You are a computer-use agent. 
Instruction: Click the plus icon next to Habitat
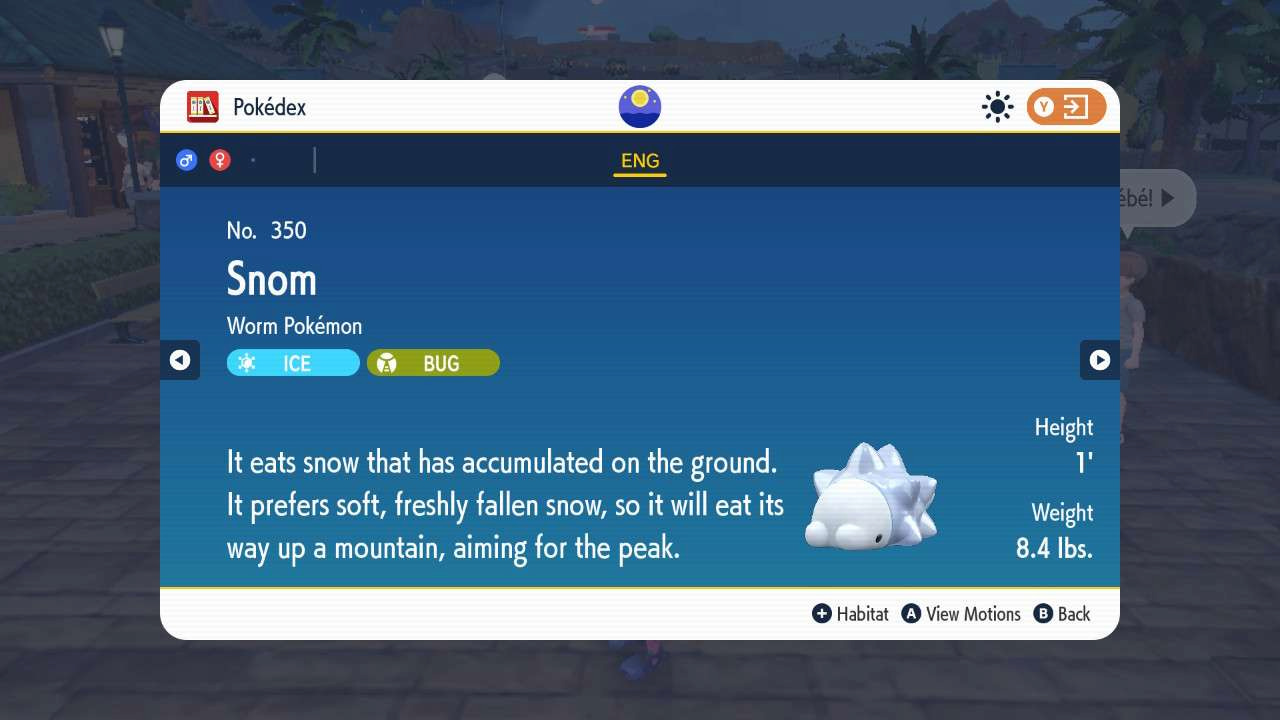click(823, 614)
